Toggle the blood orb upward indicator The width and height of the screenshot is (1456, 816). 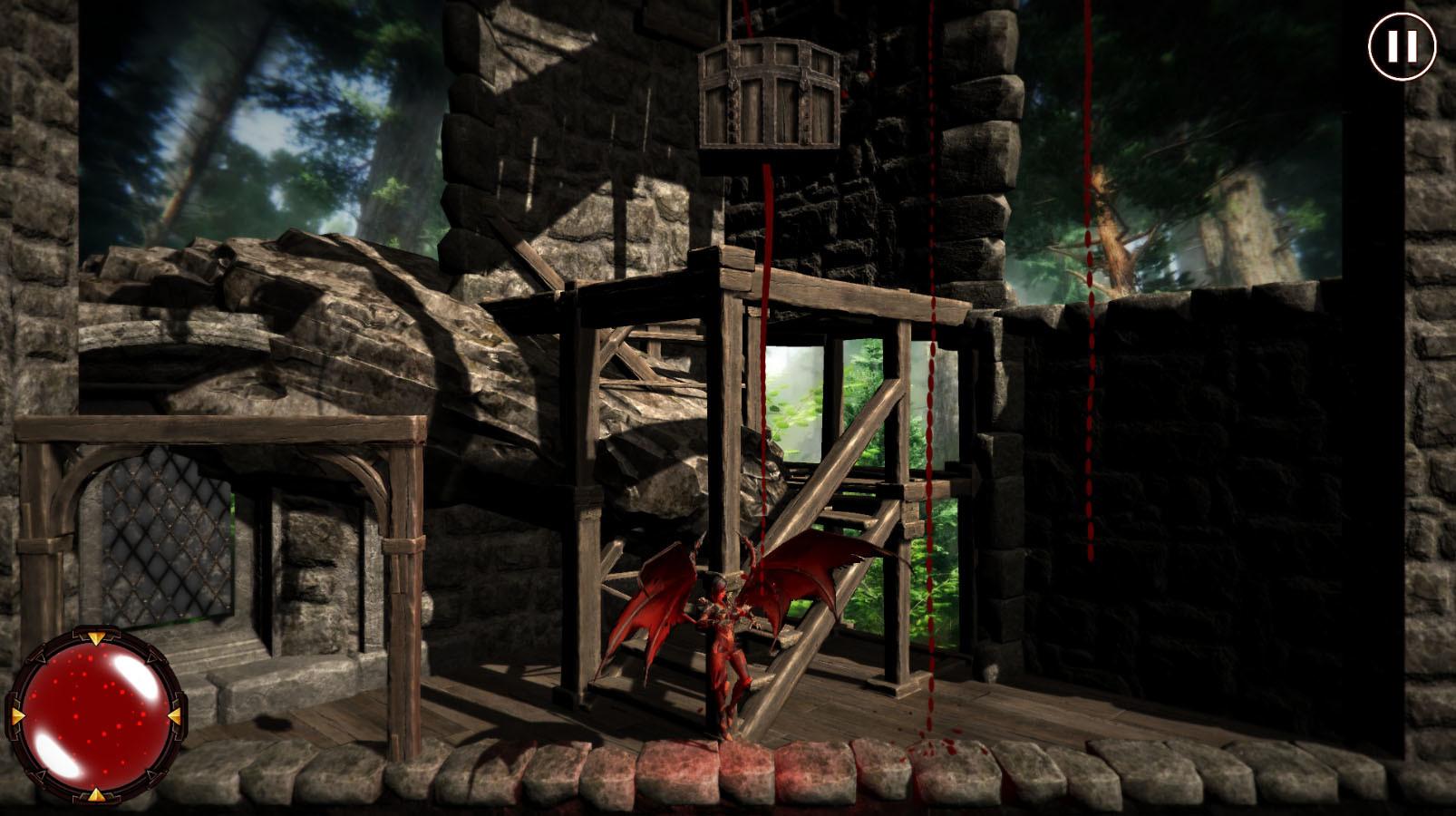pos(95,638)
